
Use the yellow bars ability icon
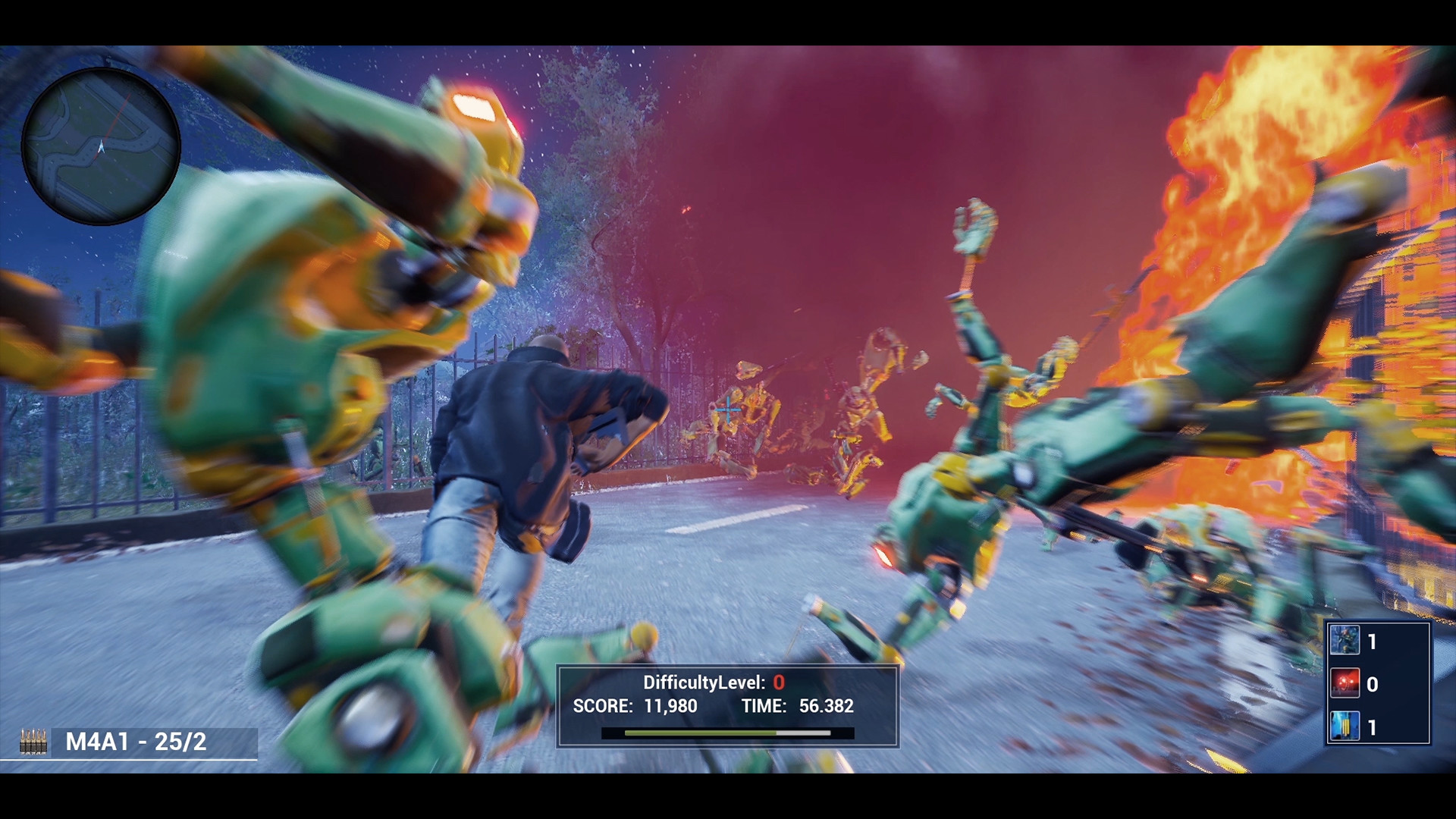pyautogui.click(x=1345, y=726)
